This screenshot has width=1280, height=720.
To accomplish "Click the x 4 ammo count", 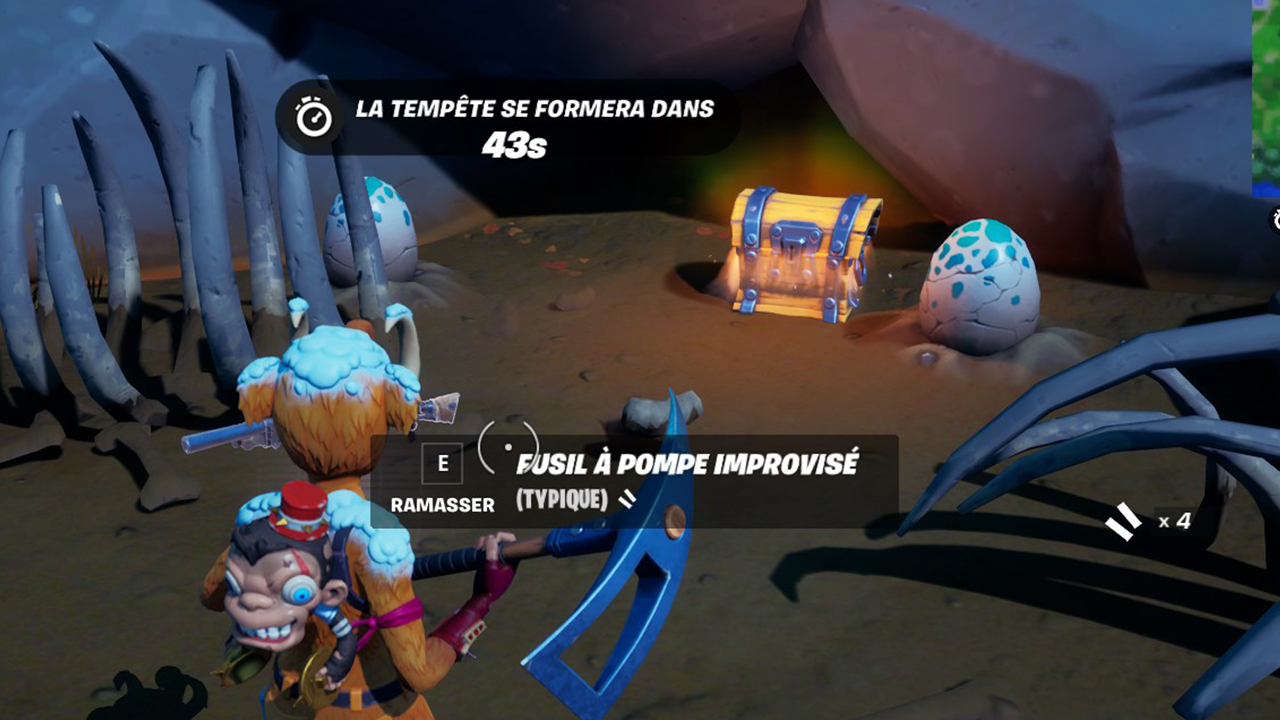I will tap(1176, 520).
